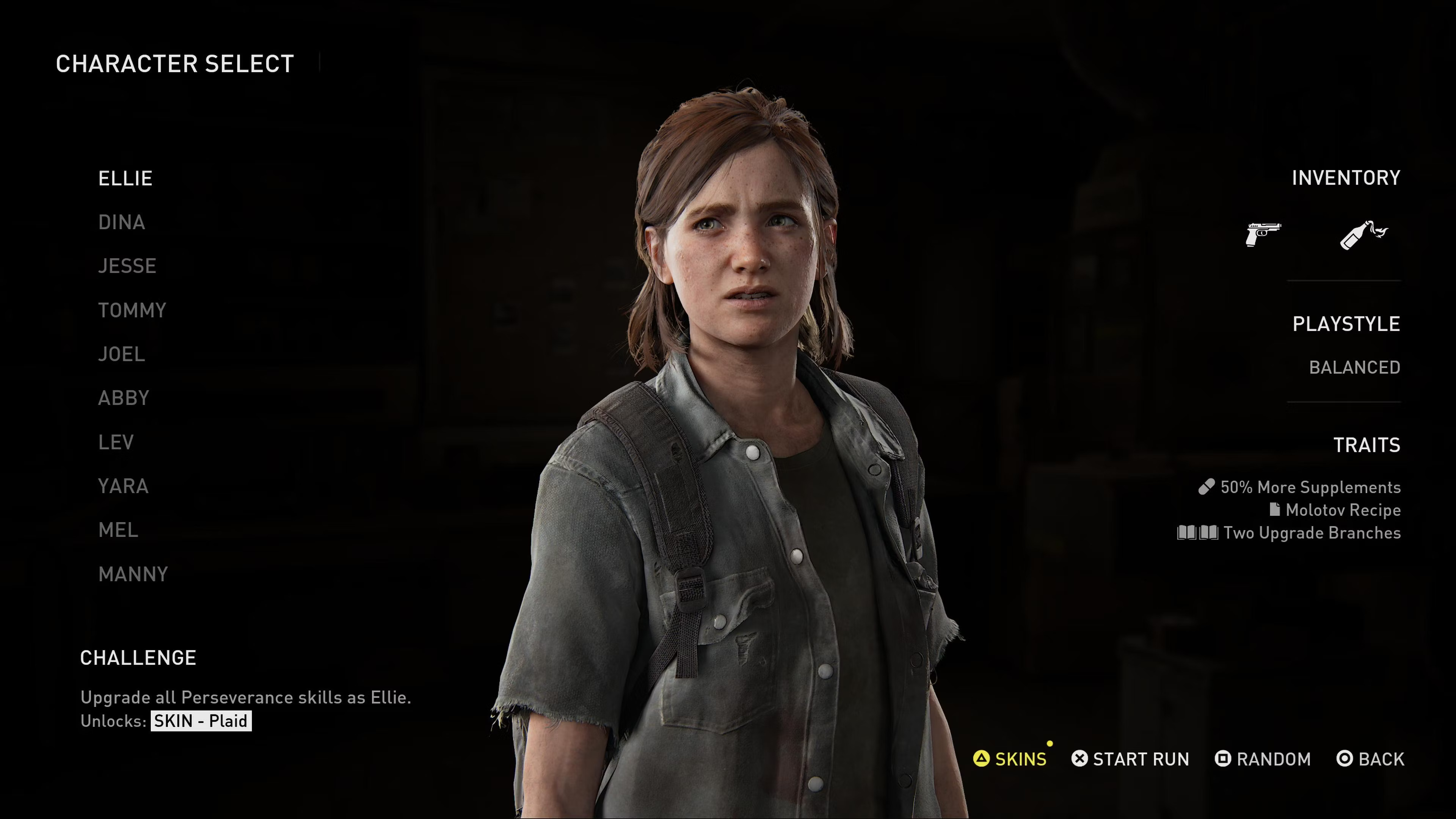
Task: Choose Dina as the character
Action: tap(121, 223)
